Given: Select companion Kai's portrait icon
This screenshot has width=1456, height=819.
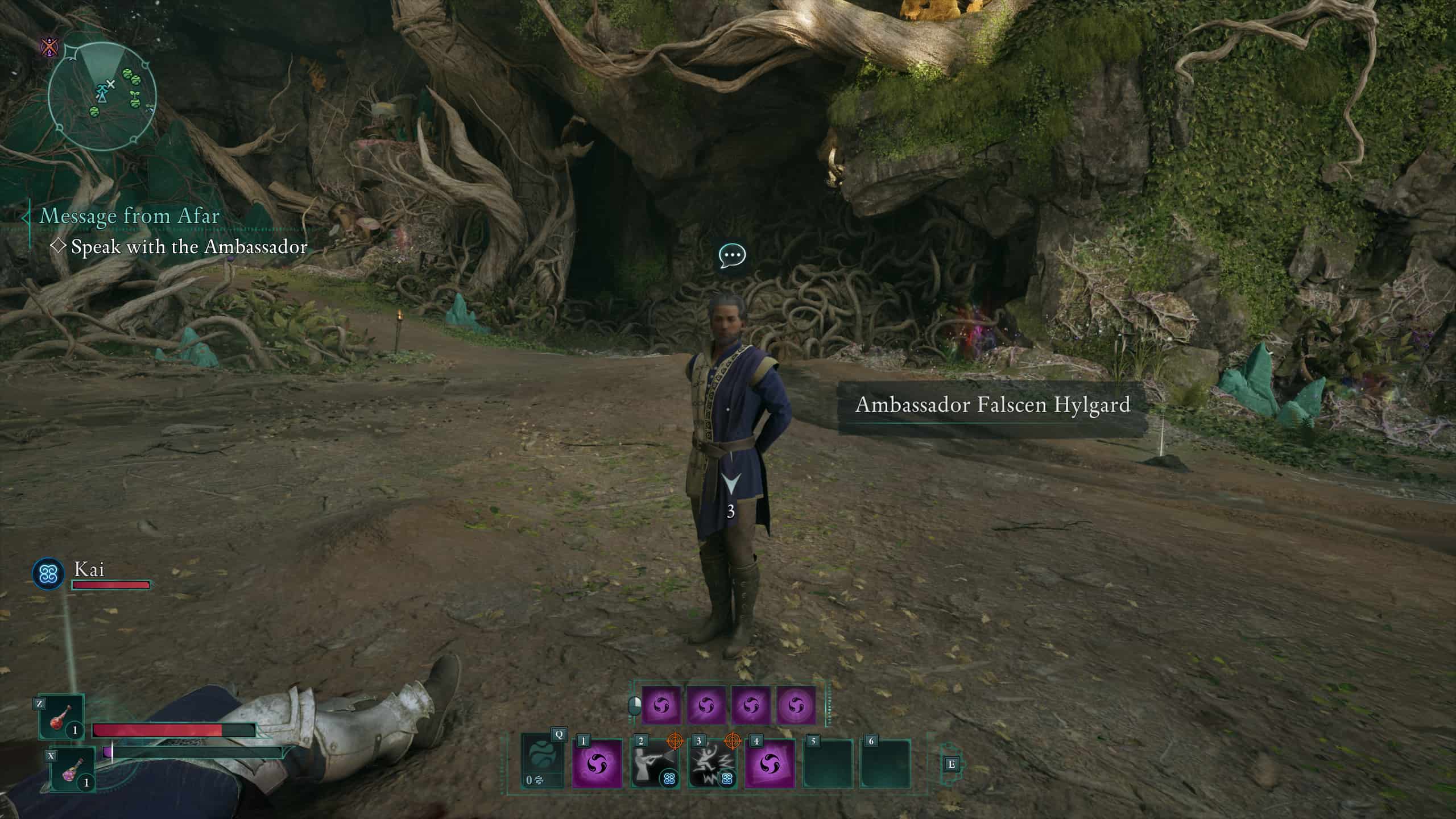Looking at the screenshot, I should click(x=48, y=573).
